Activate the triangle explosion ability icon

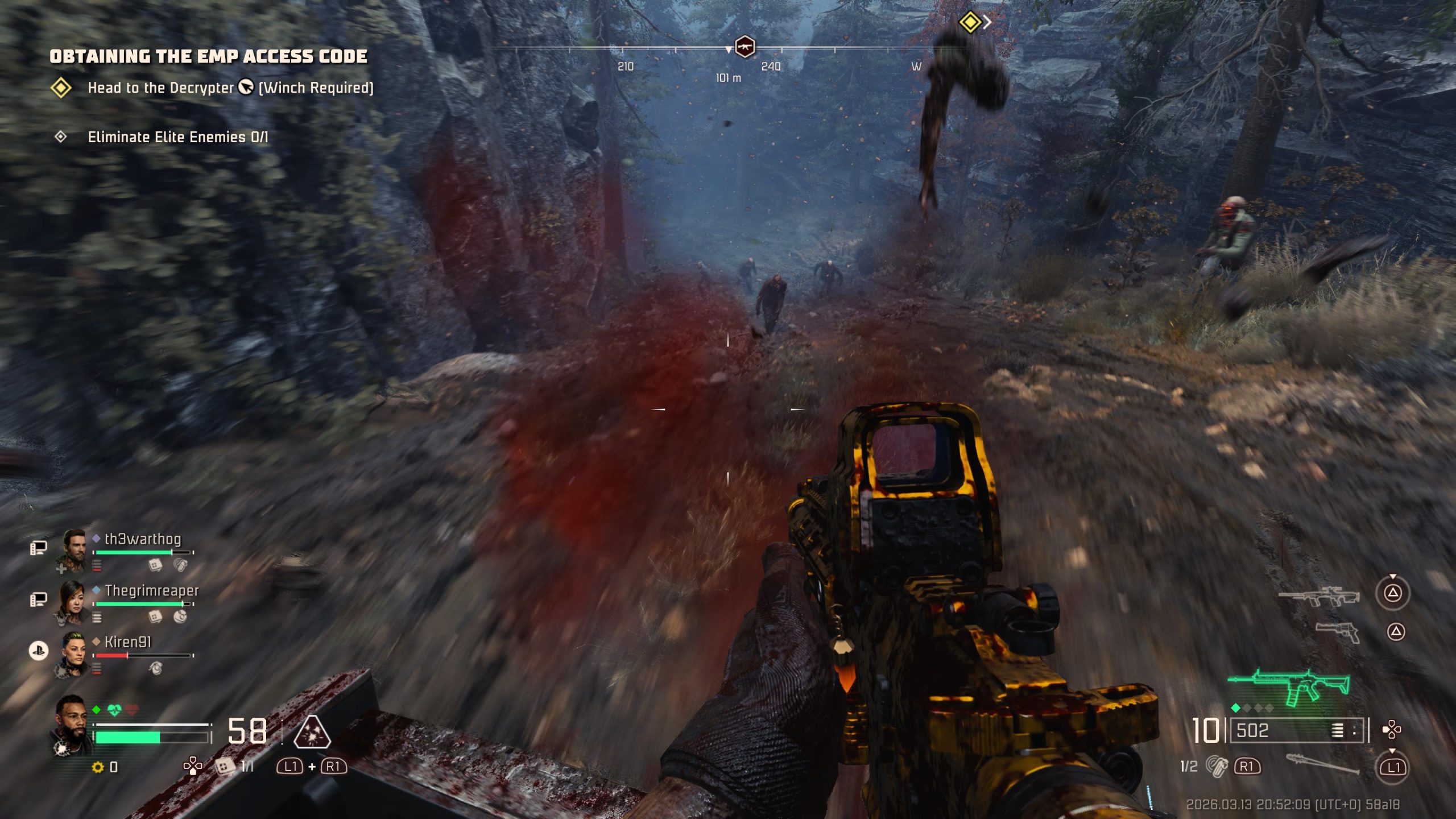312,731
